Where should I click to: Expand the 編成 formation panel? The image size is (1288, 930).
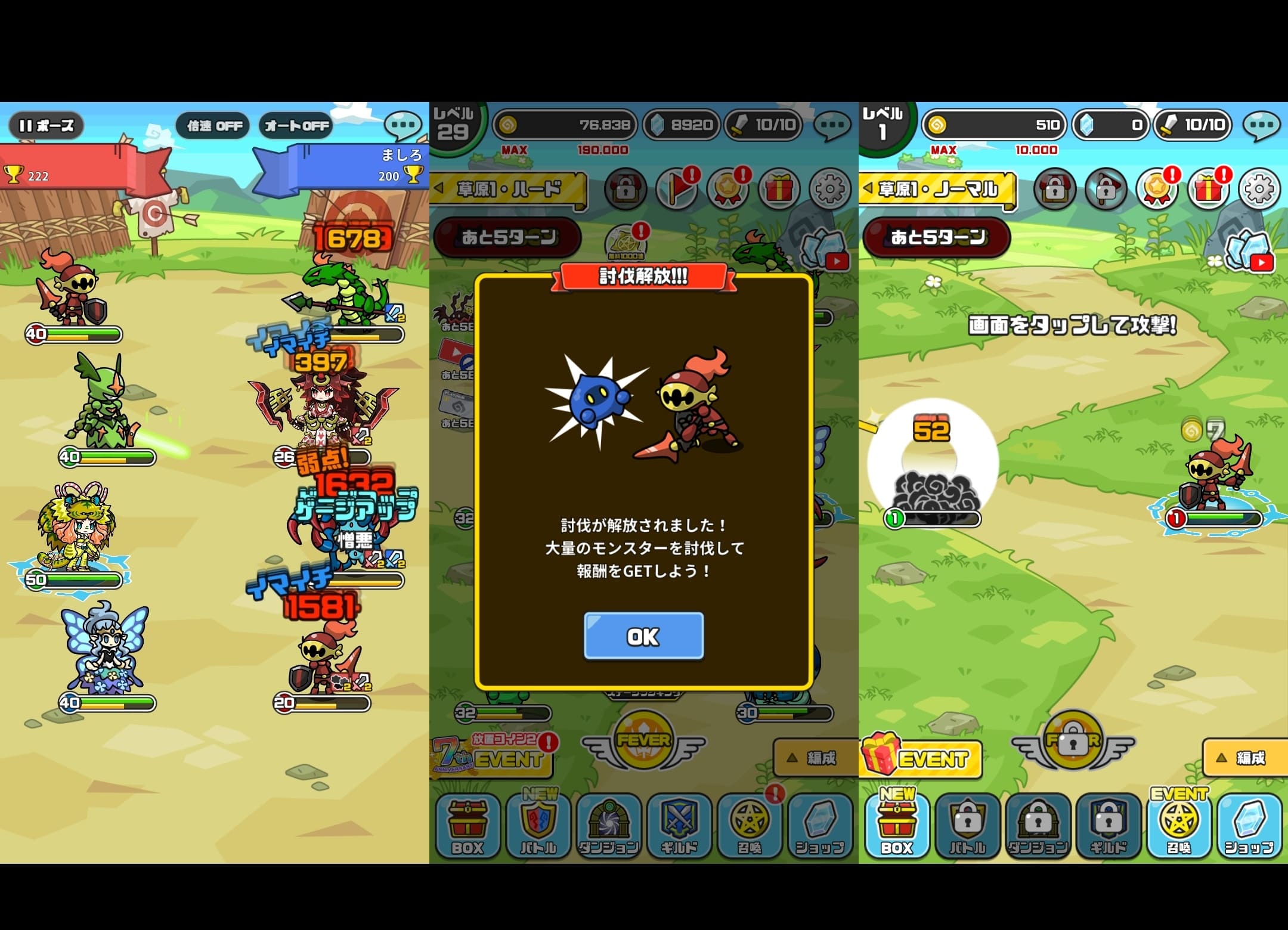tap(815, 758)
